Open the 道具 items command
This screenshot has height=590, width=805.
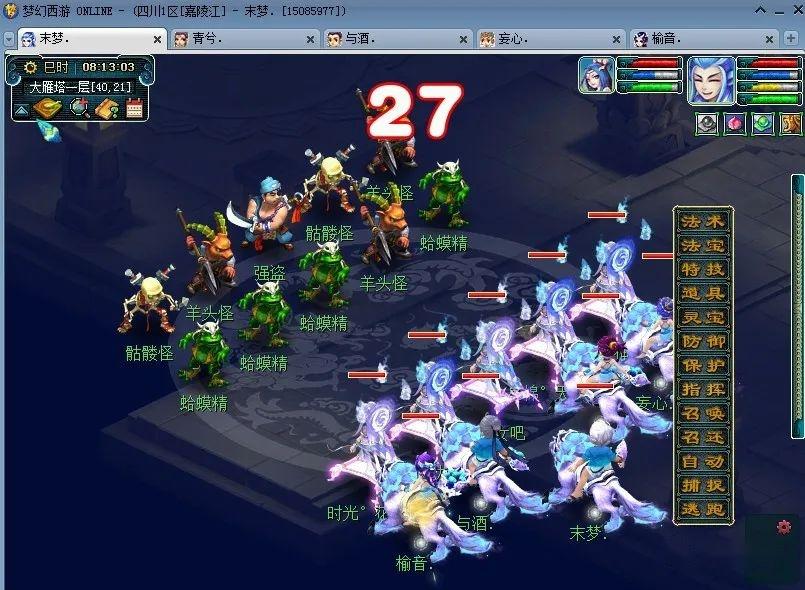703,294
